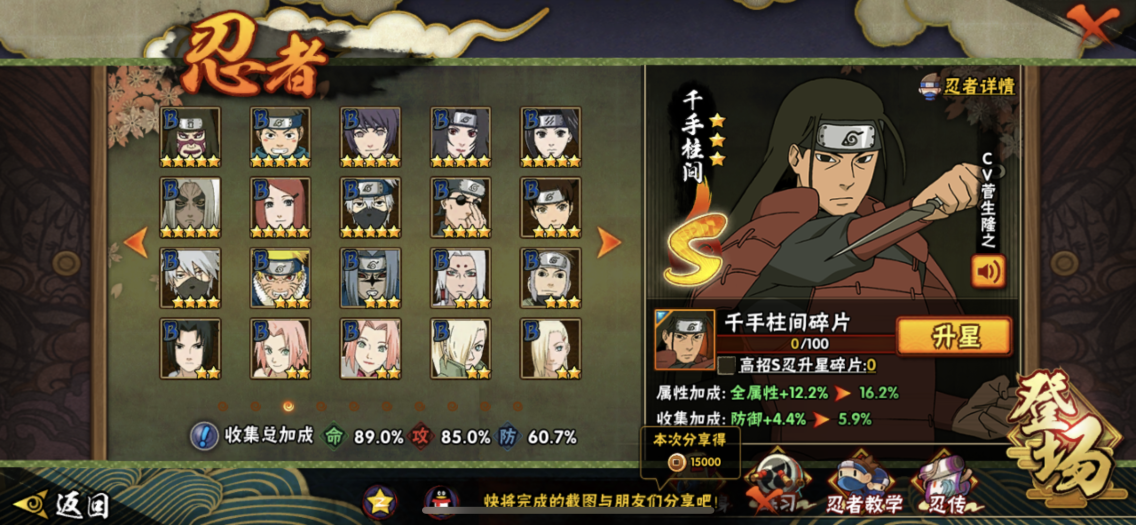The width and height of the screenshot is (1136, 525).
Task: Share via the QZone star icon
Action: coord(380,500)
